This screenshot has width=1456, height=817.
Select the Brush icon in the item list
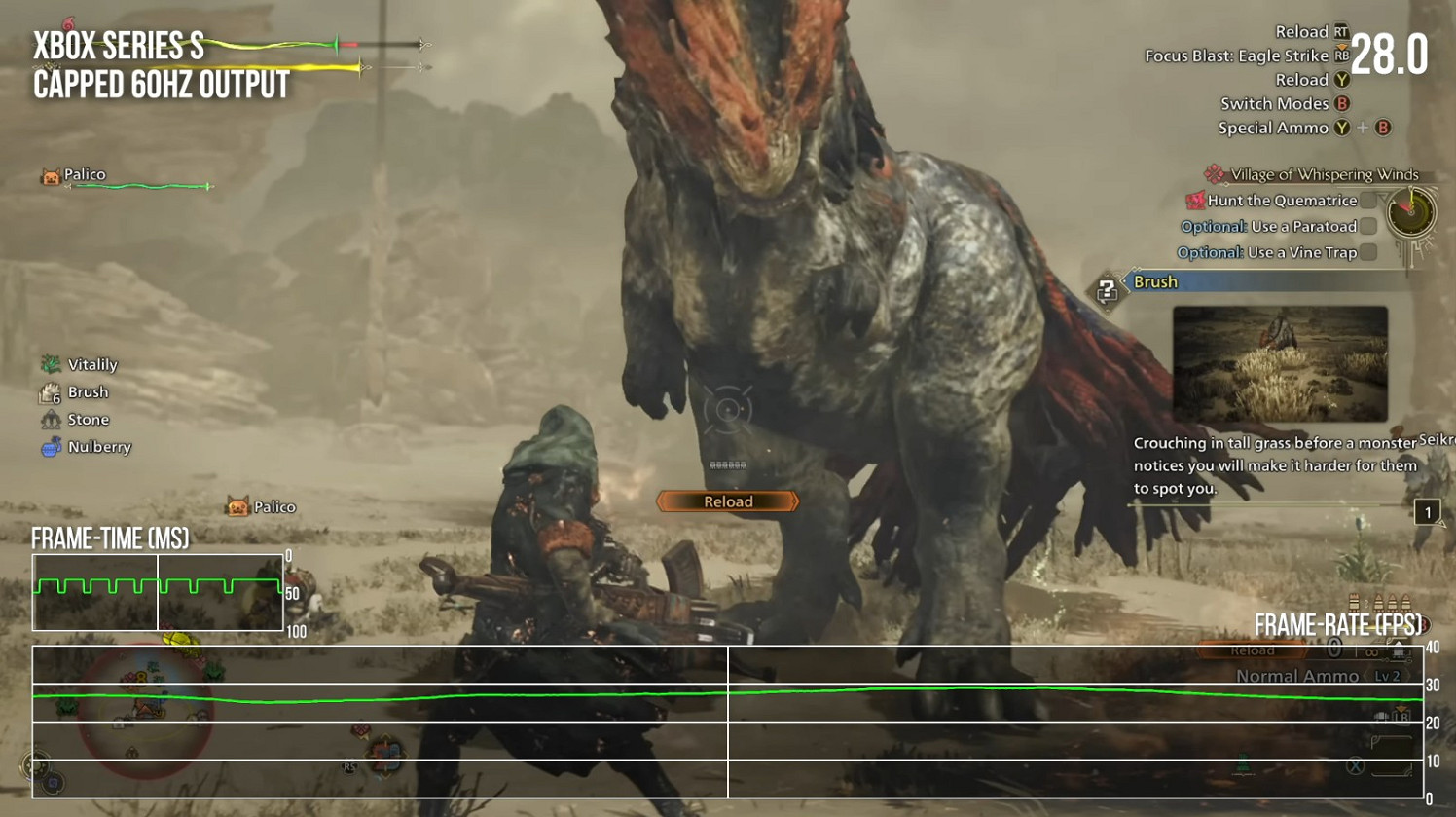pos(48,391)
